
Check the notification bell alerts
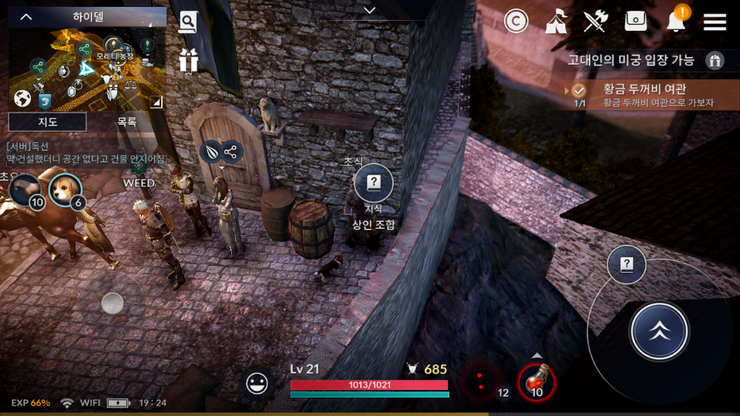pyautogui.click(x=678, y=21)
